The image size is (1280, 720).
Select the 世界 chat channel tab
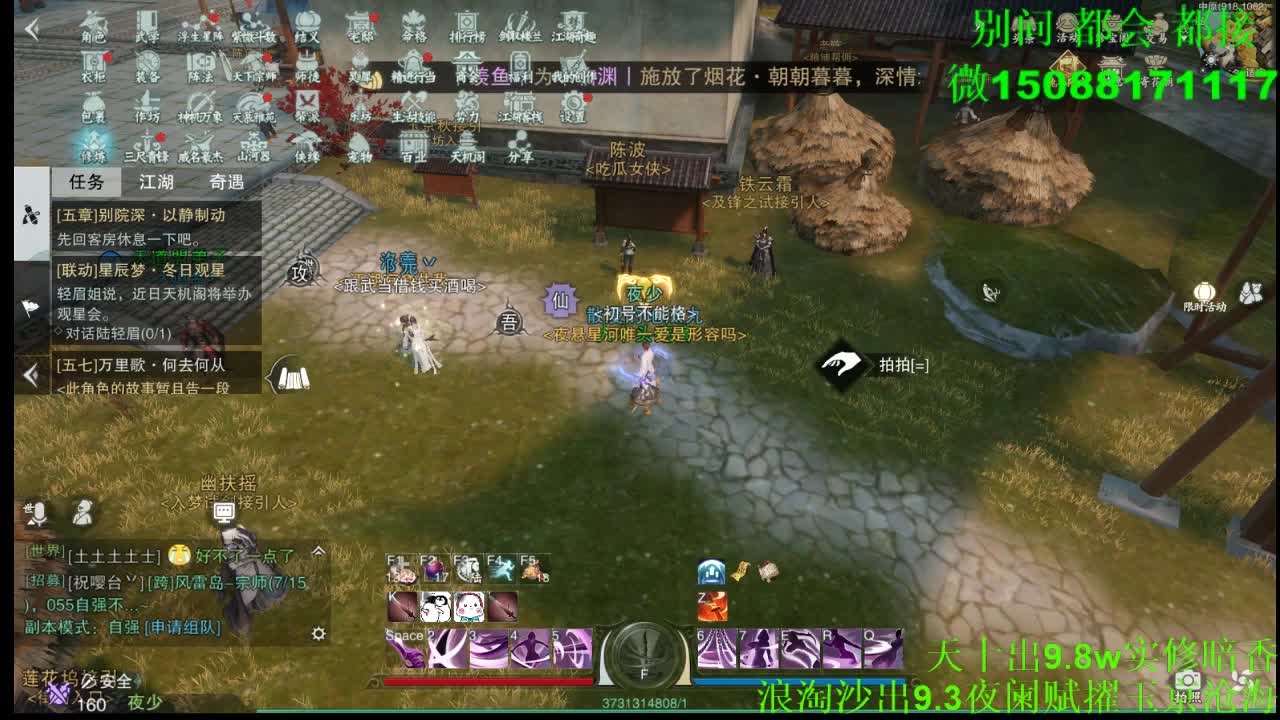click(x=44, y=552)
